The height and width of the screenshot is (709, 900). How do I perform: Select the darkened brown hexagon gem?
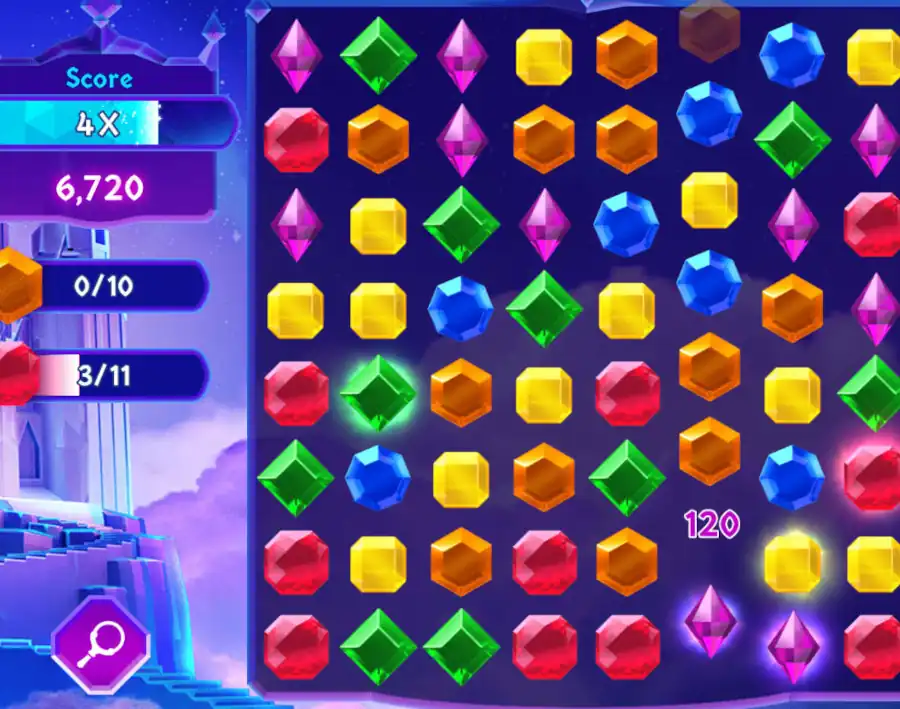(x=709, y=27)
